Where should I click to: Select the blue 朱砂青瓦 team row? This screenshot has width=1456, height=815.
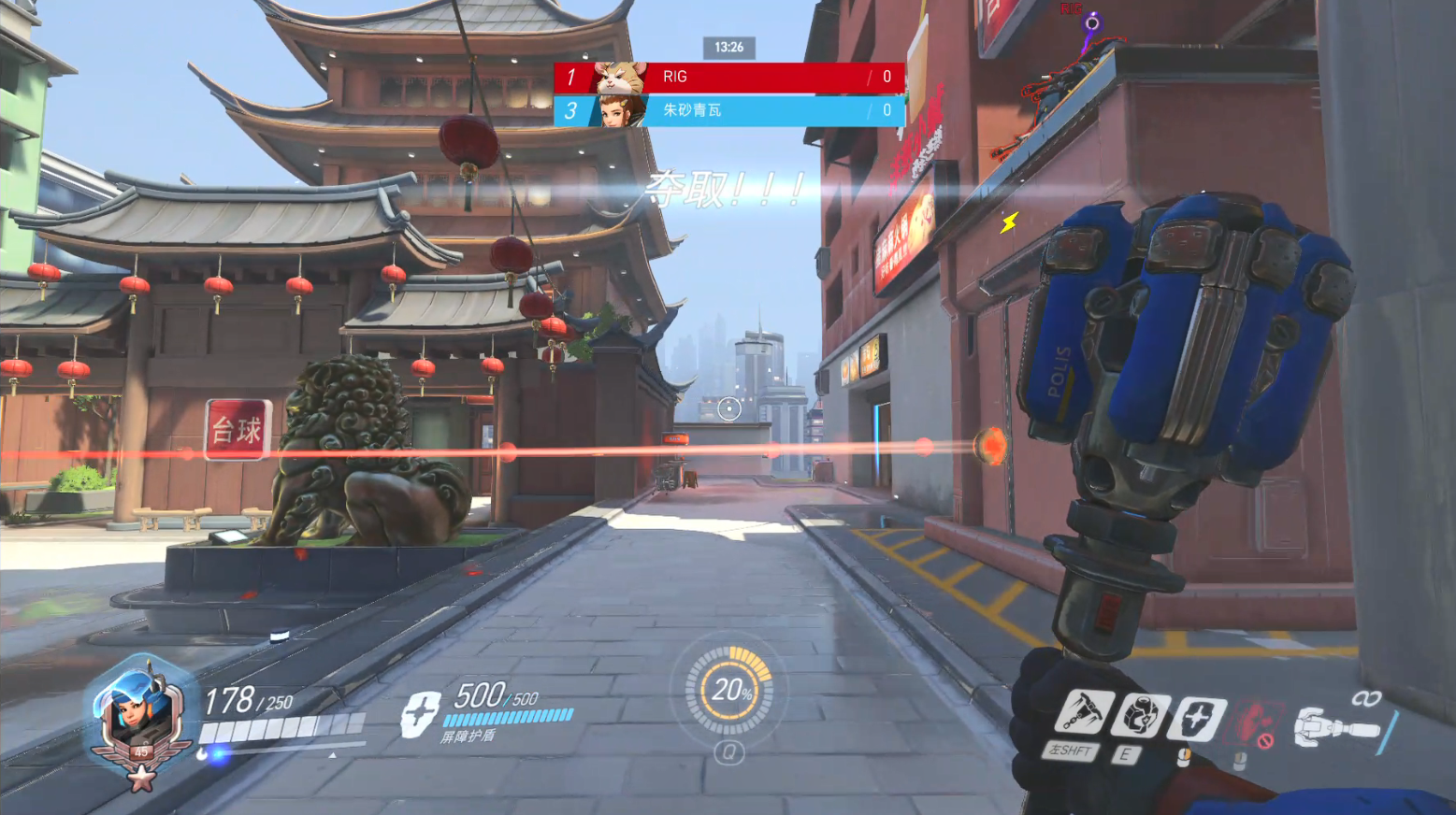coord(729,110)
